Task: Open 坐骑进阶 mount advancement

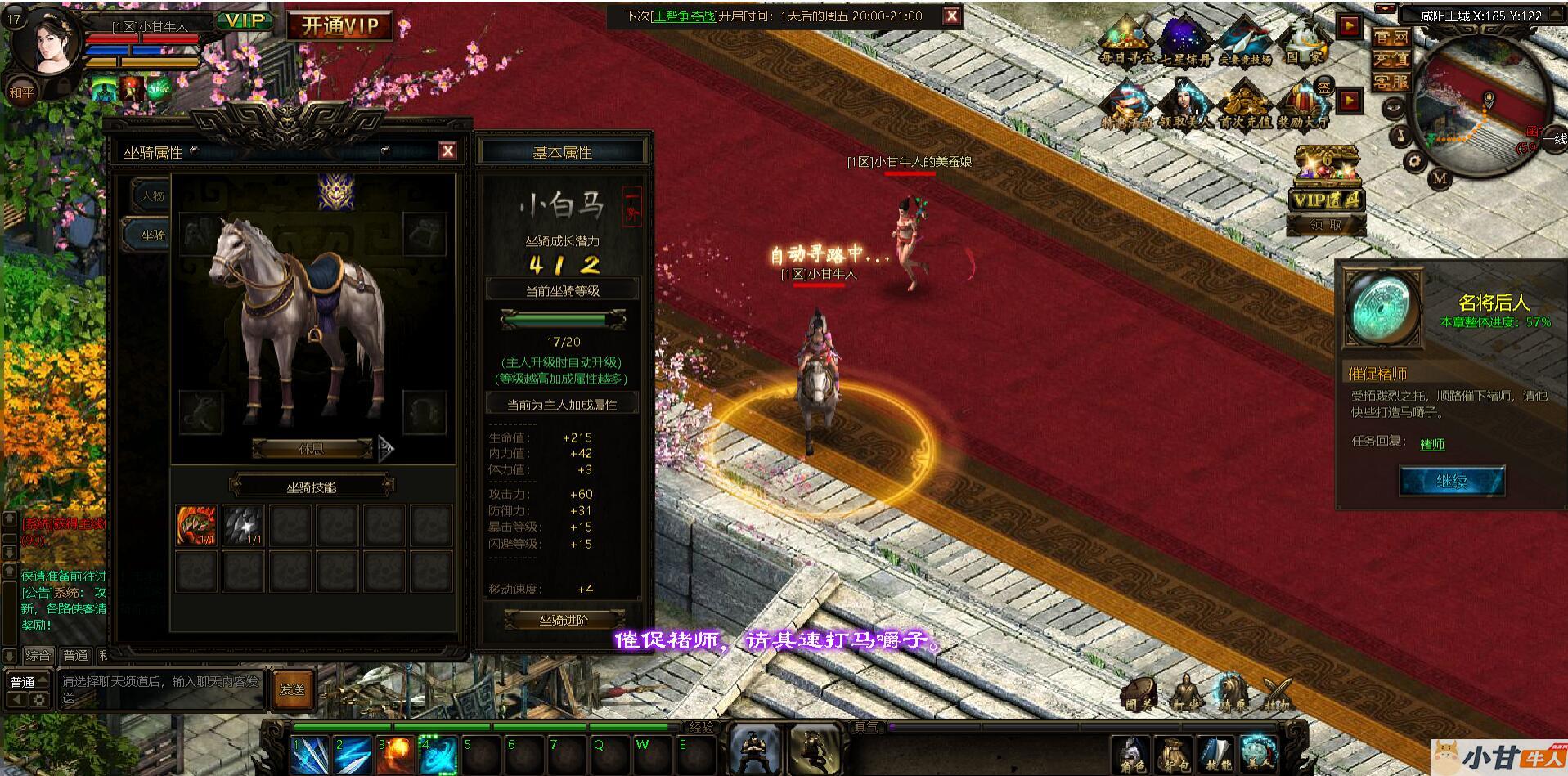Action: pos(564,620)
